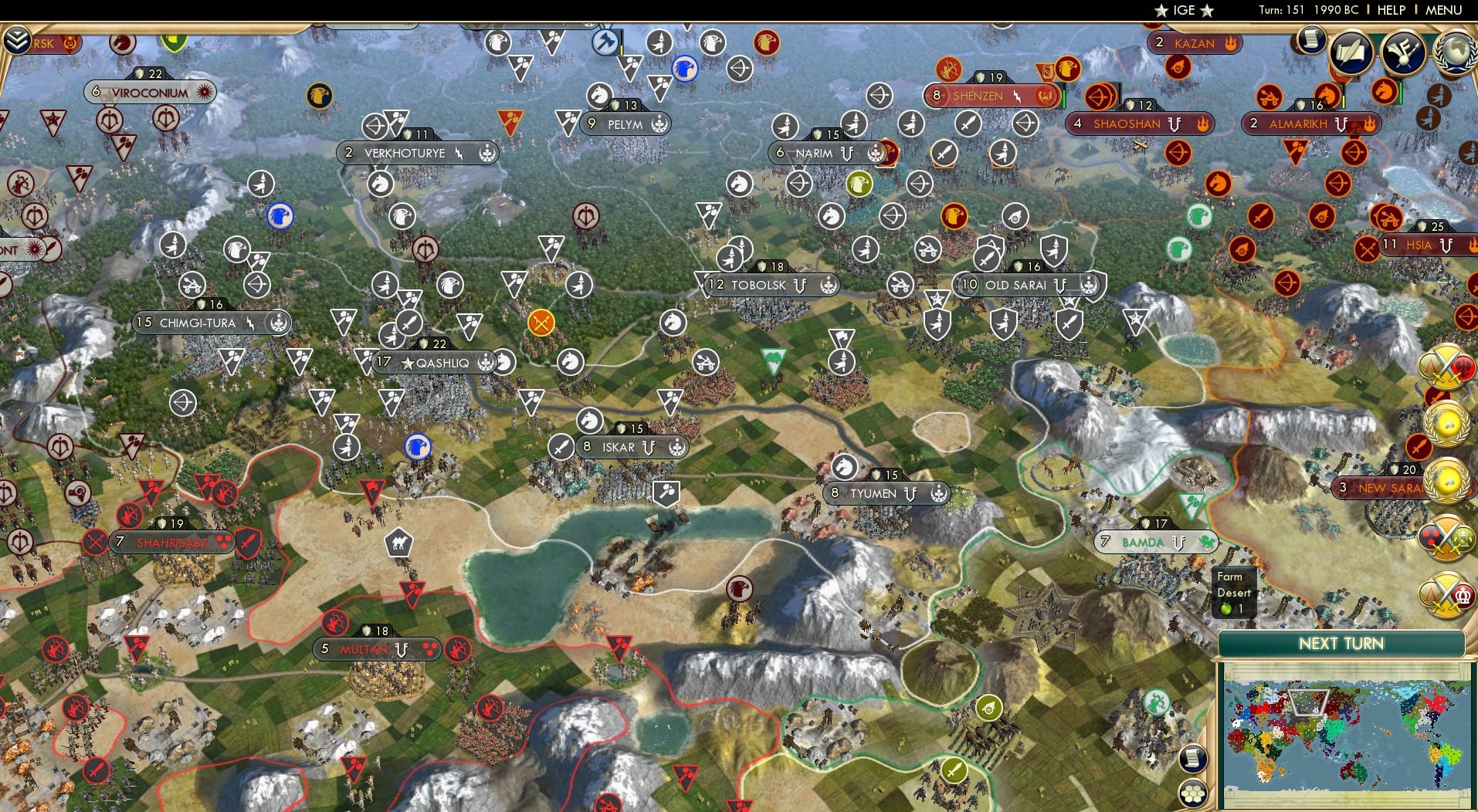This screenshot has width=1478, height=812.
Task: Click the green health bar beside the horseman unit
Action: click(x=1401, y=93)
